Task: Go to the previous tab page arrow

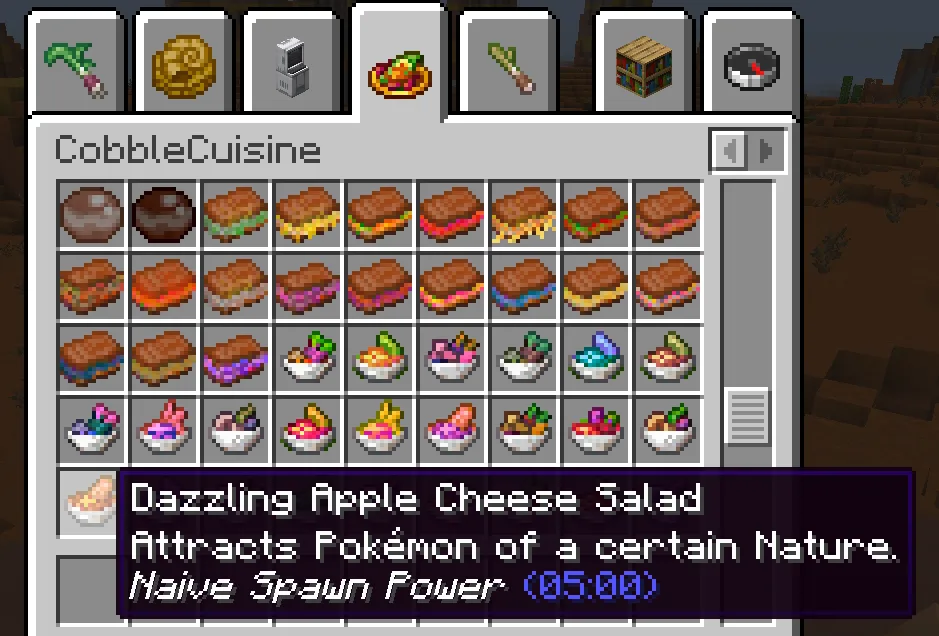Action: click(x=731, y=152)
